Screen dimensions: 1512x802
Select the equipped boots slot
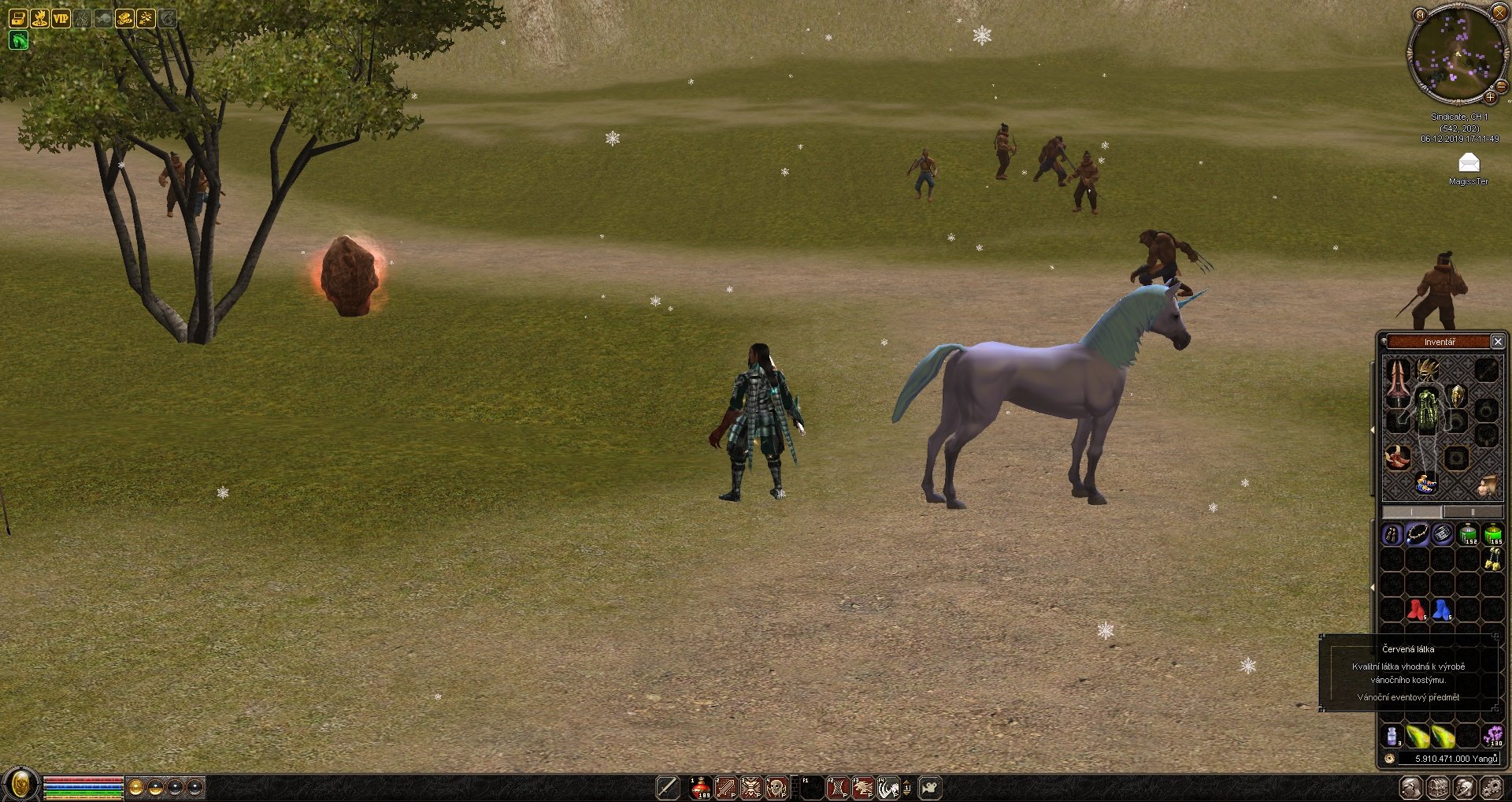(x=1398, y=456)
